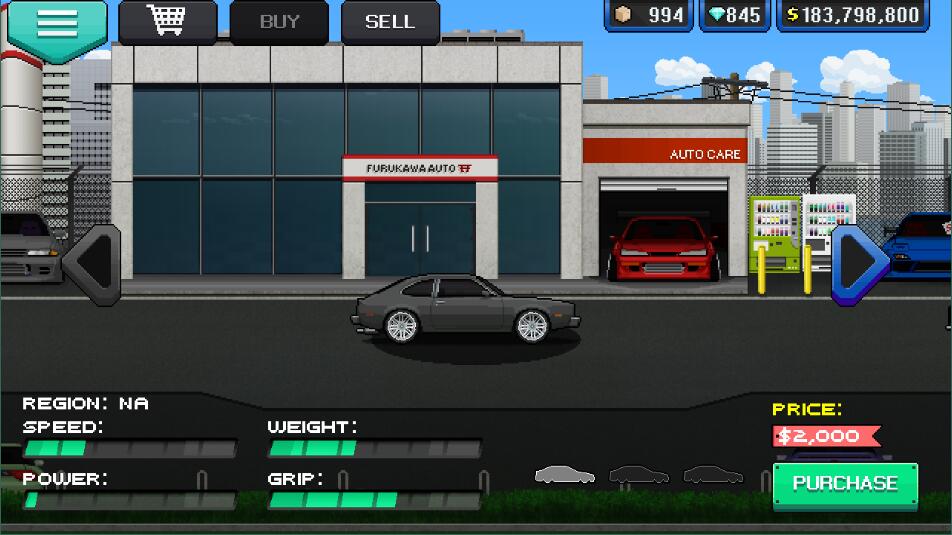Open the shopping cart store

[x=167, y=21]
